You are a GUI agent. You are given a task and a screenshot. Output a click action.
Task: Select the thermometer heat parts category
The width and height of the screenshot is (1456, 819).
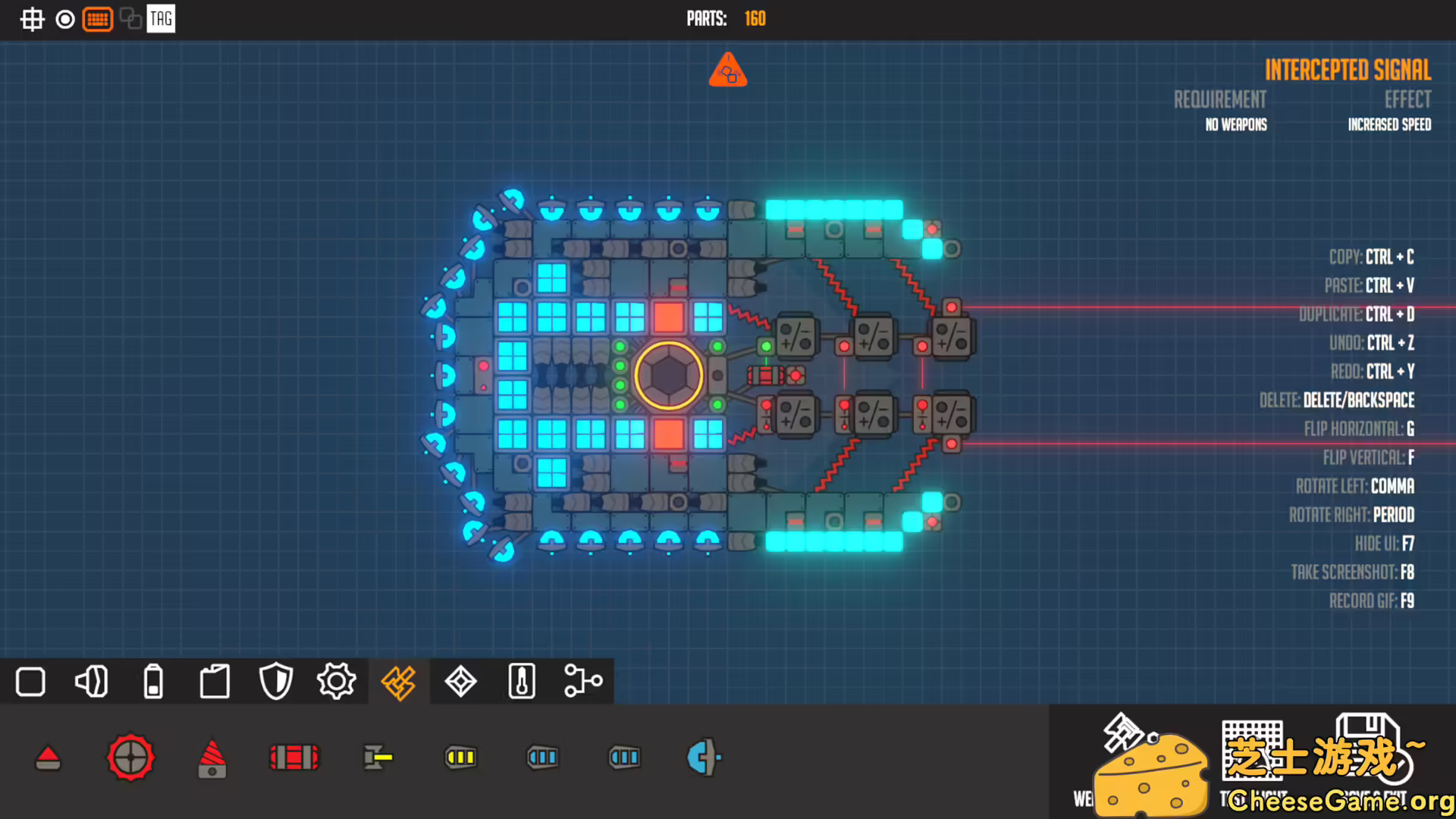pyautogui.click(x=520, y=682)
